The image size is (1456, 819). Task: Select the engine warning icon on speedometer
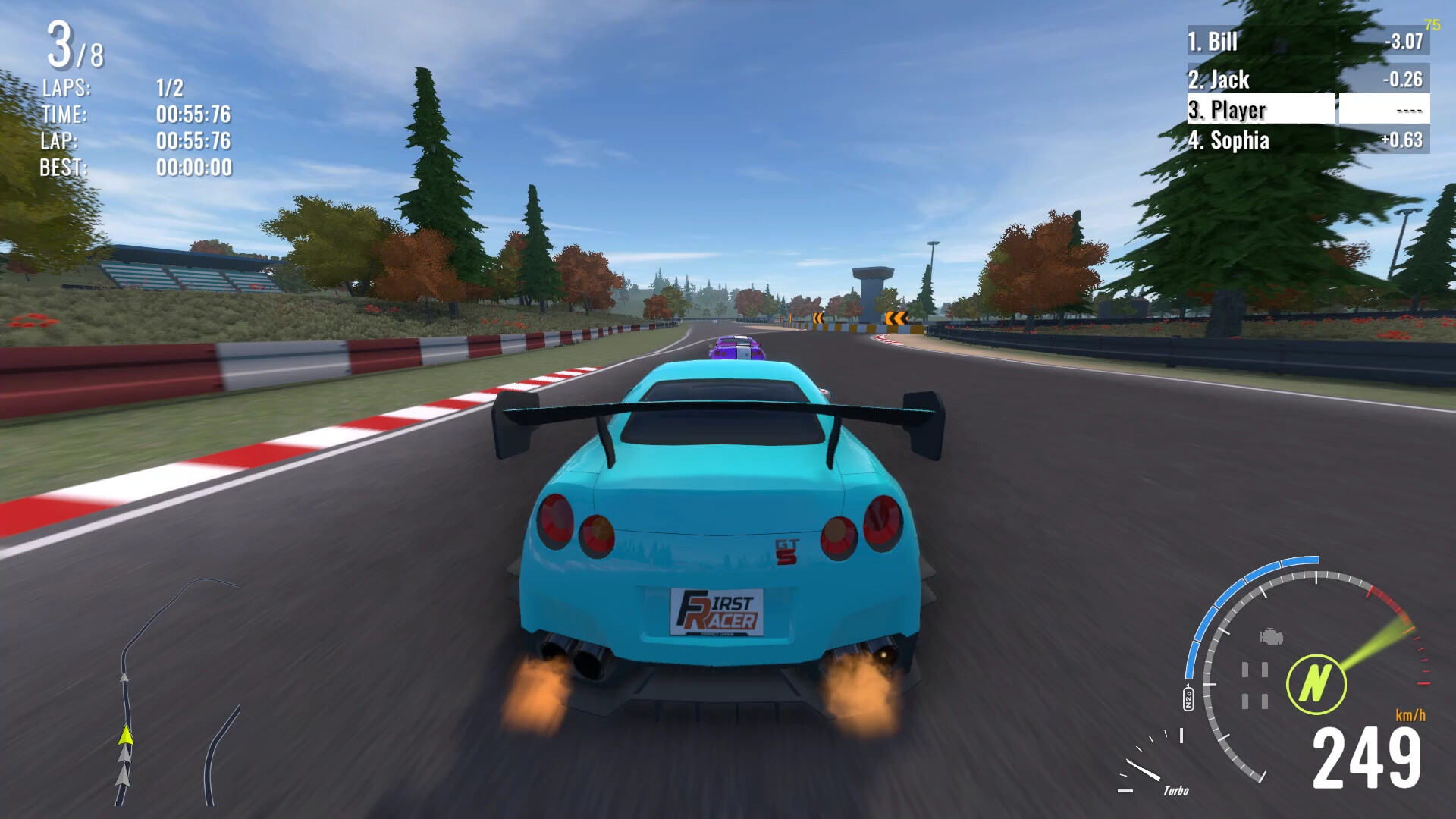click(1270, 637)
